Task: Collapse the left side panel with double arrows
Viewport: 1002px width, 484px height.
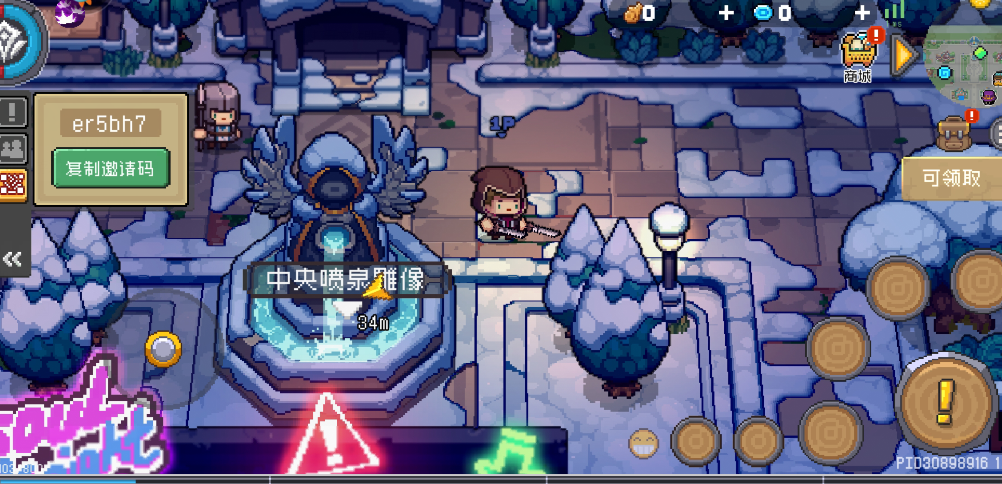Action: 13,259
